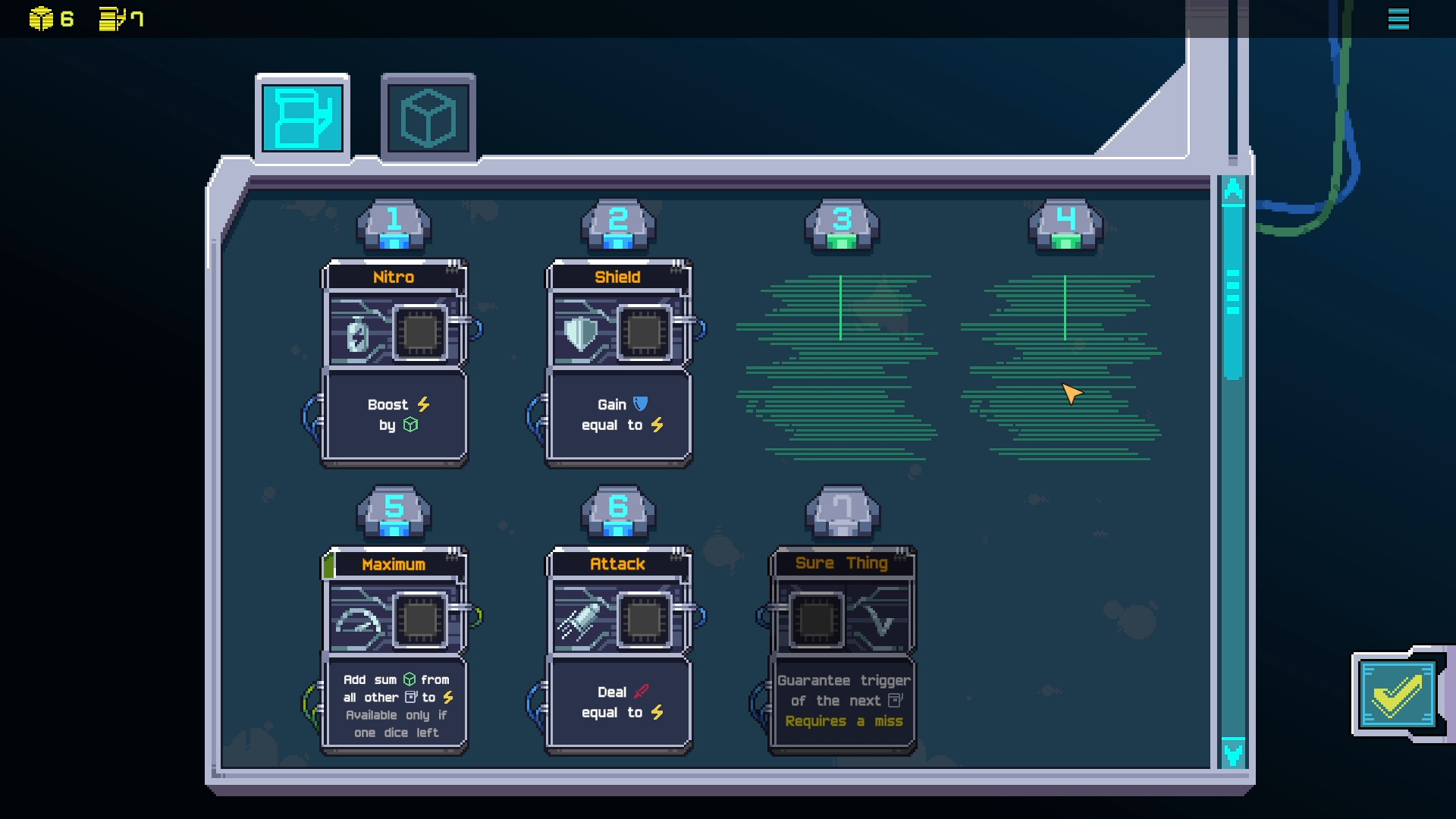Click the chip socket on the Attack card
1456x819 pixels.
point(644,619)
